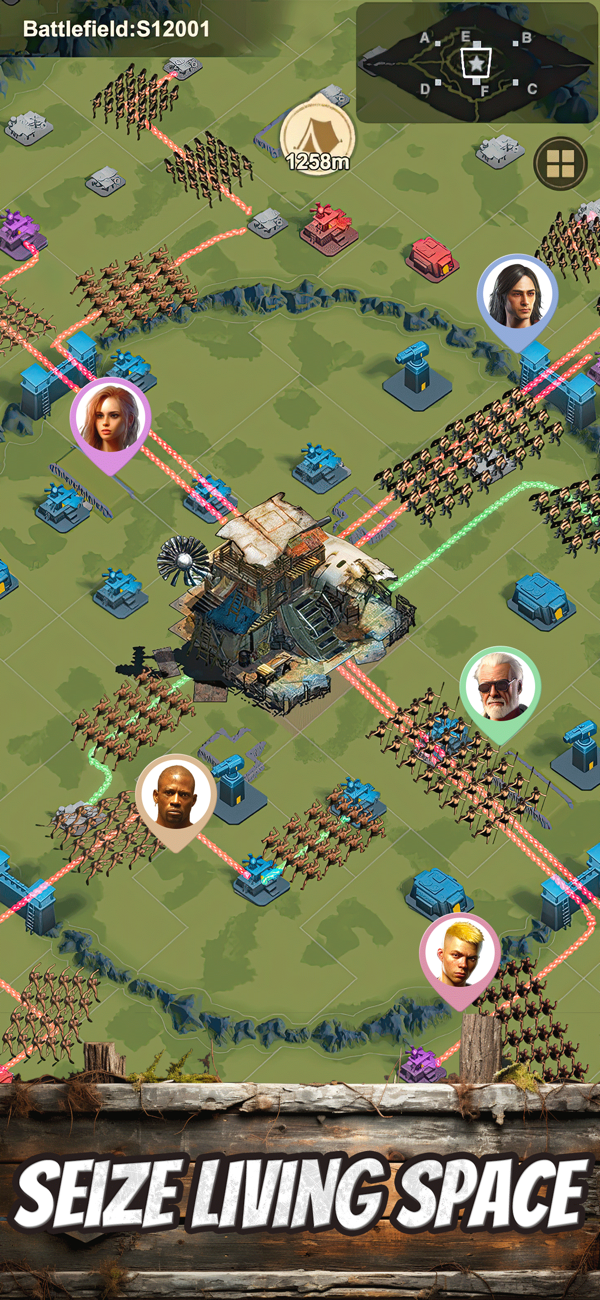Tap the blonde-haired player portrait marker
This screenshot has height=1300, width=600.
pyautogui.click(x=459, y=952)
